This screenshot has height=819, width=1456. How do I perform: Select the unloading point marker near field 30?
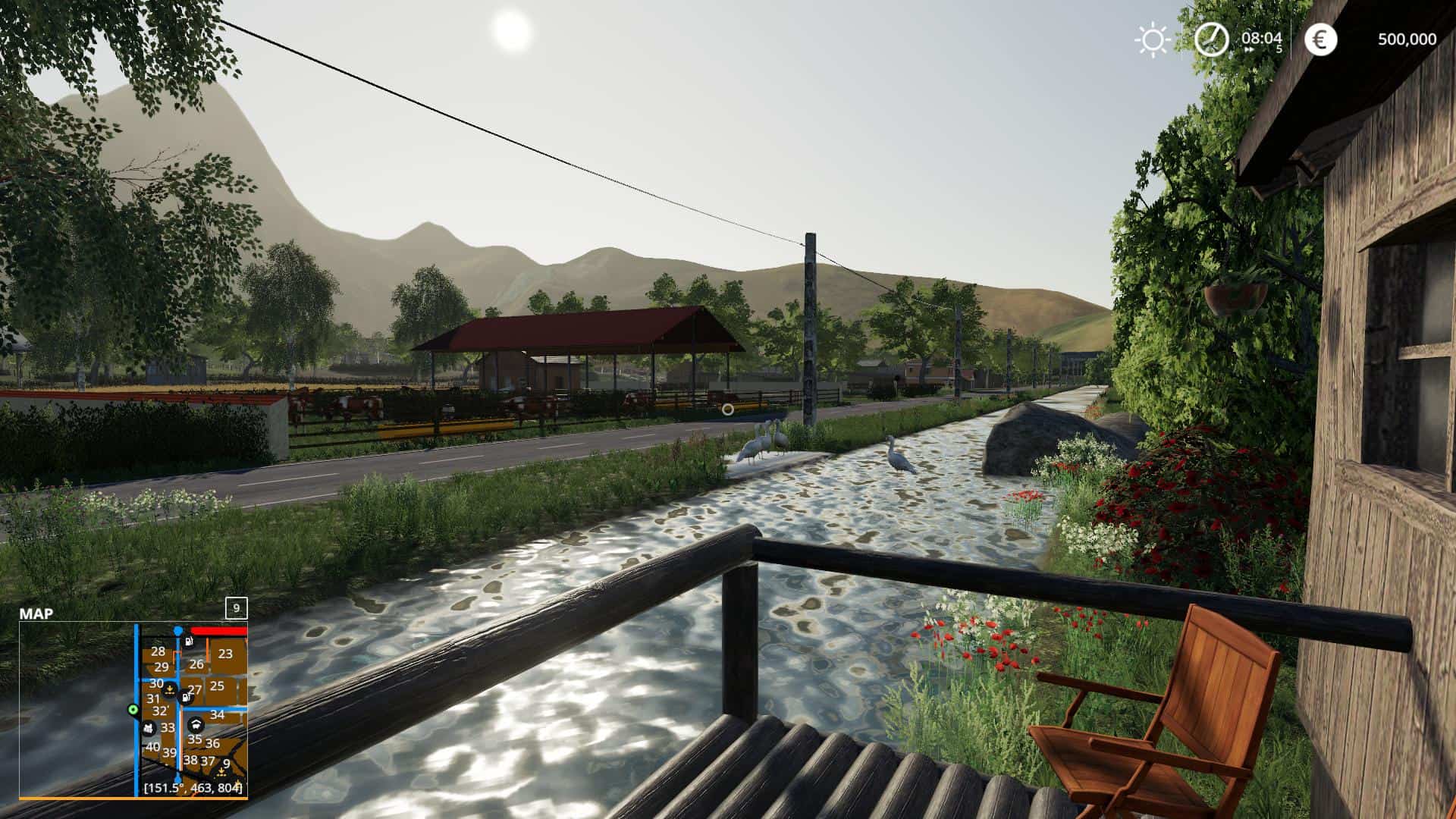pyautogui.click(x=171, y=689)
